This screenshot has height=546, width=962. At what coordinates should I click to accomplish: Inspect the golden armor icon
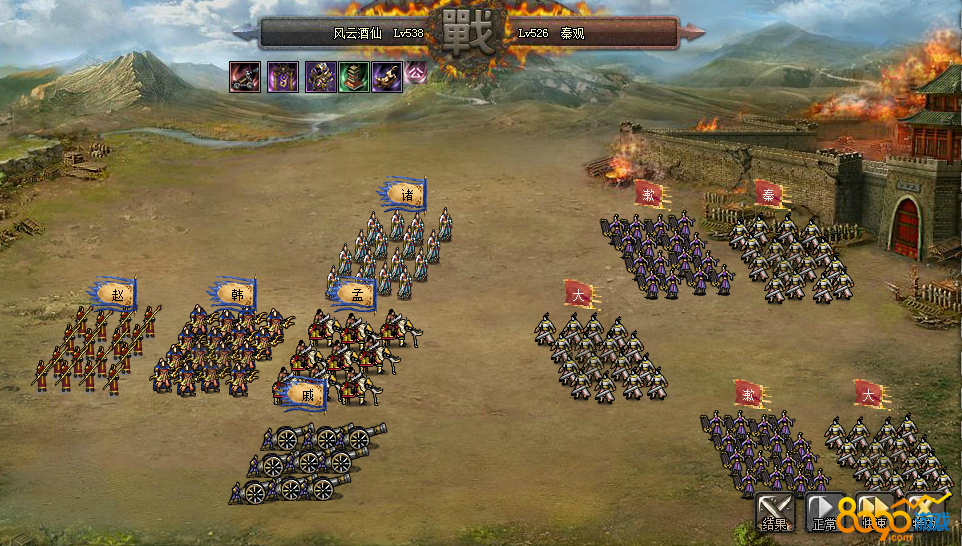click(x=319, y=77)
